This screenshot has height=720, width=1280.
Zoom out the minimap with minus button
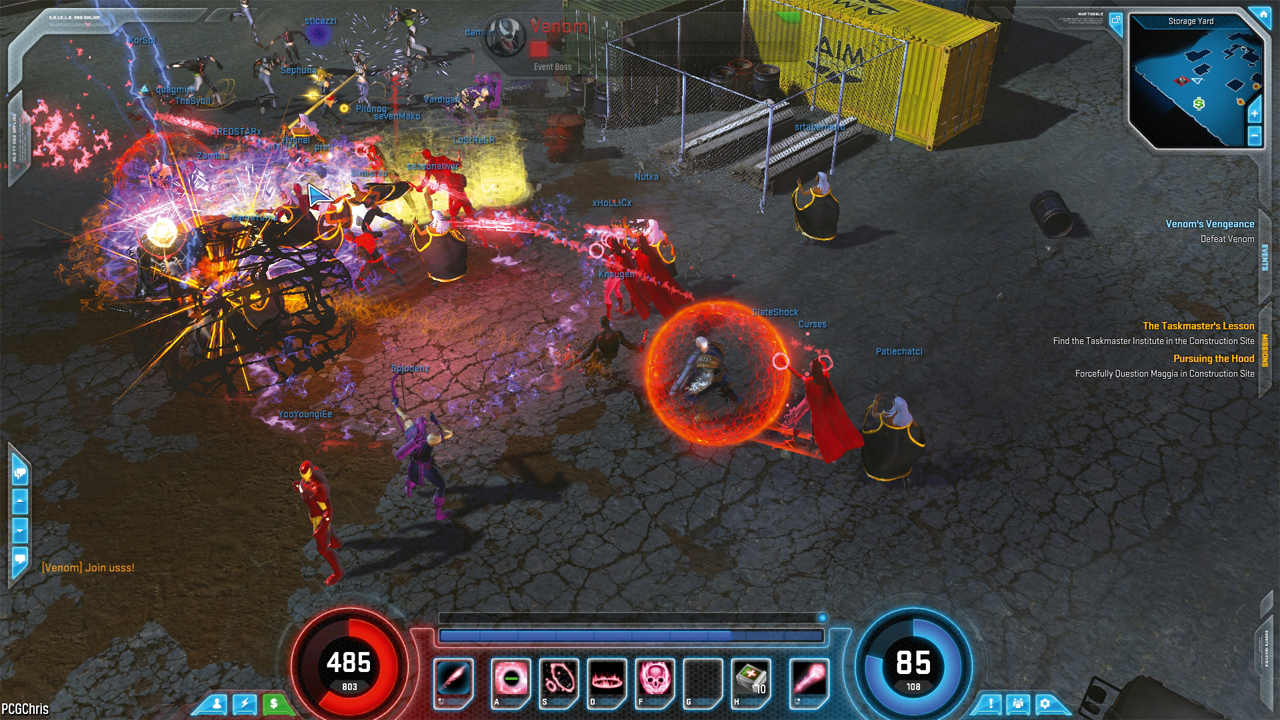(x=1255, y=135)
